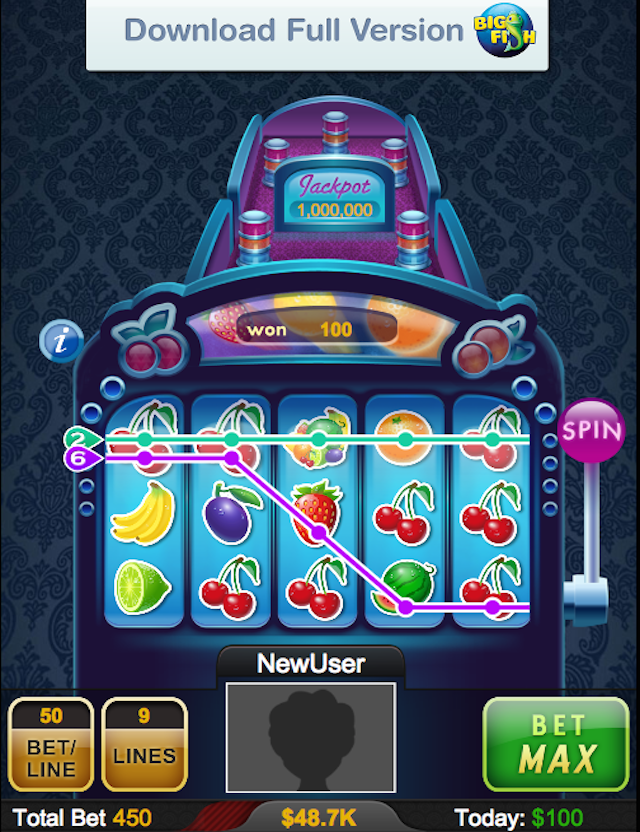Click the Download Full Version banner
The height and width of the screenshot is (832, 640).
pos(317,32)
